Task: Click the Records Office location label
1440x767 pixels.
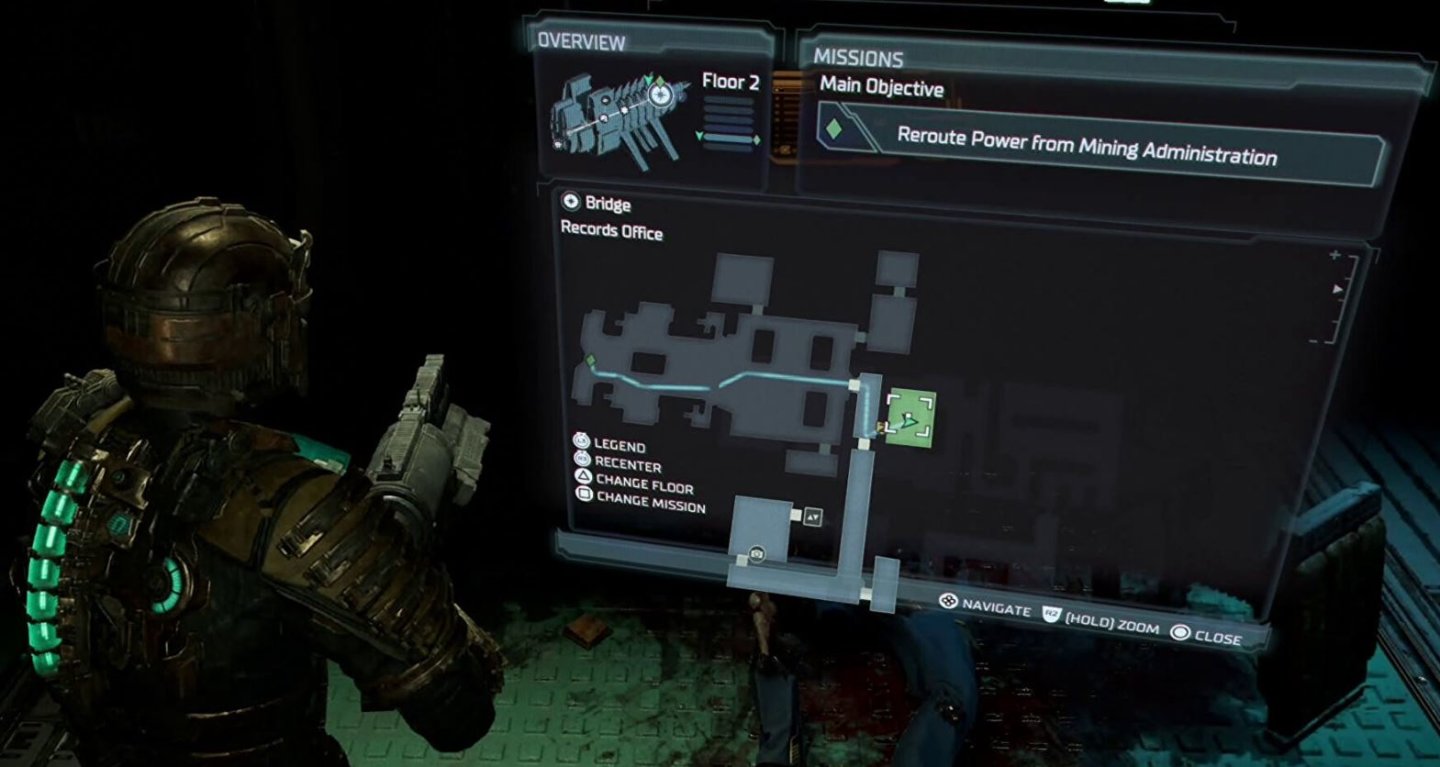Action: (613, 233)
